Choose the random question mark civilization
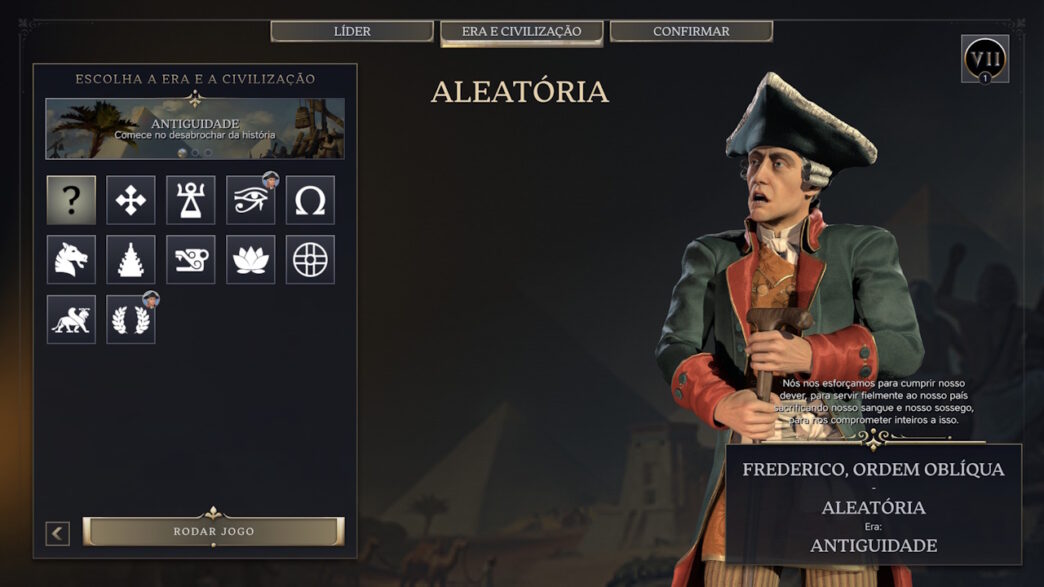Image resolution: width=1044 pixels, height=587 pixels. click(x=71, y=200)
